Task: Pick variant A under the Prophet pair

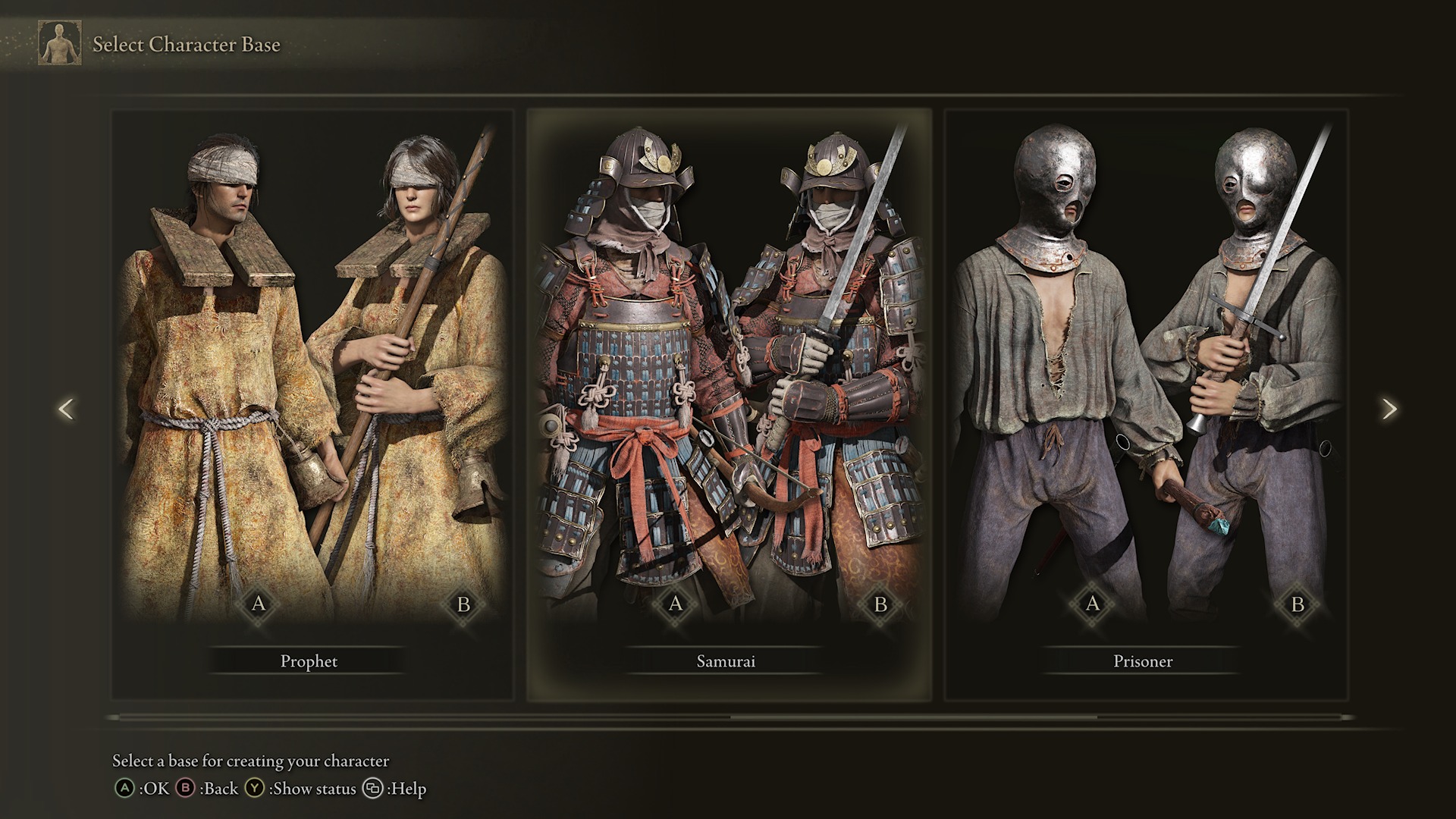Action: click(x=259, y=604)
